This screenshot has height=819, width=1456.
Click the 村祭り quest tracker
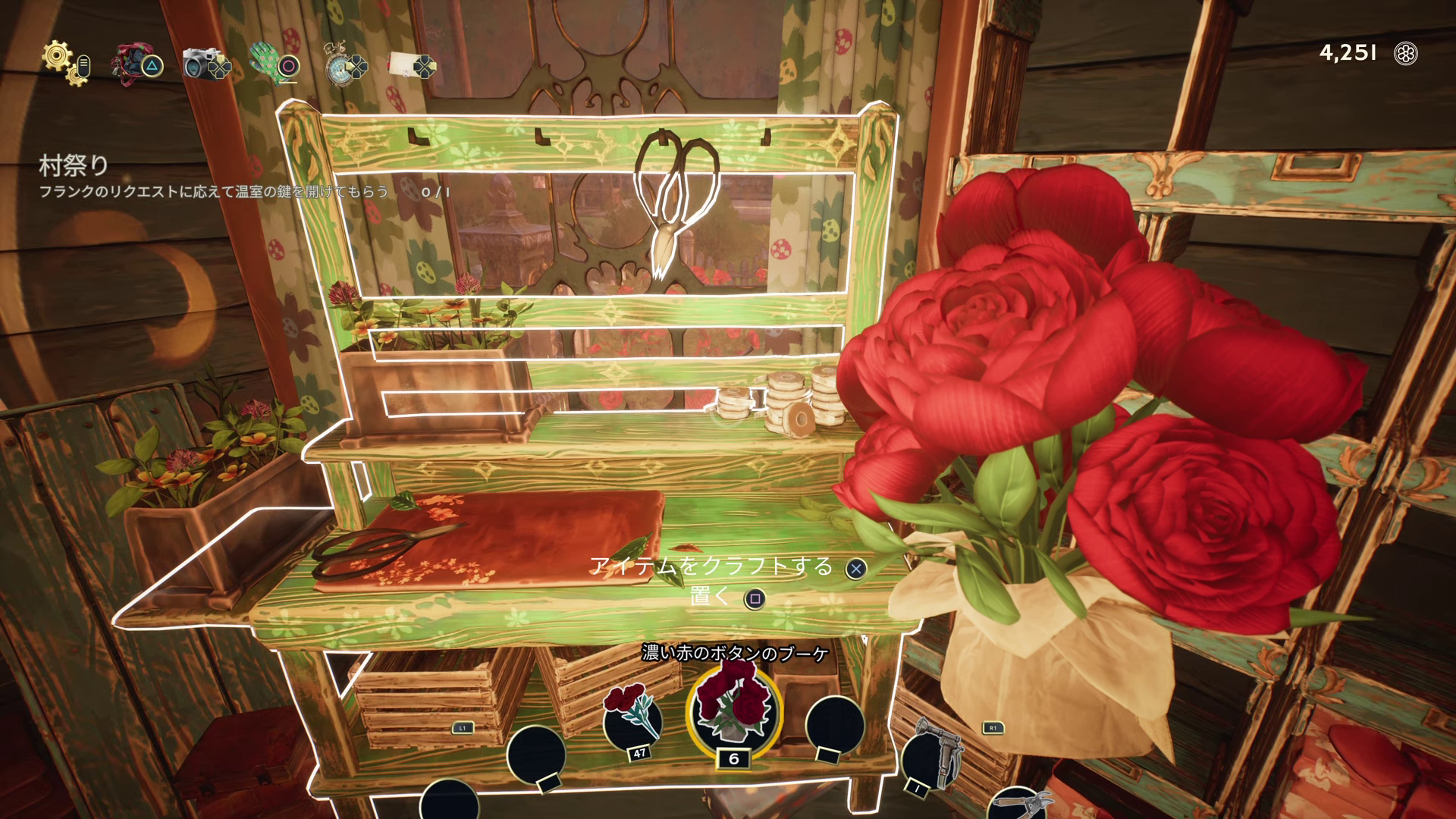pyautogui.click(x=74, y=165)
